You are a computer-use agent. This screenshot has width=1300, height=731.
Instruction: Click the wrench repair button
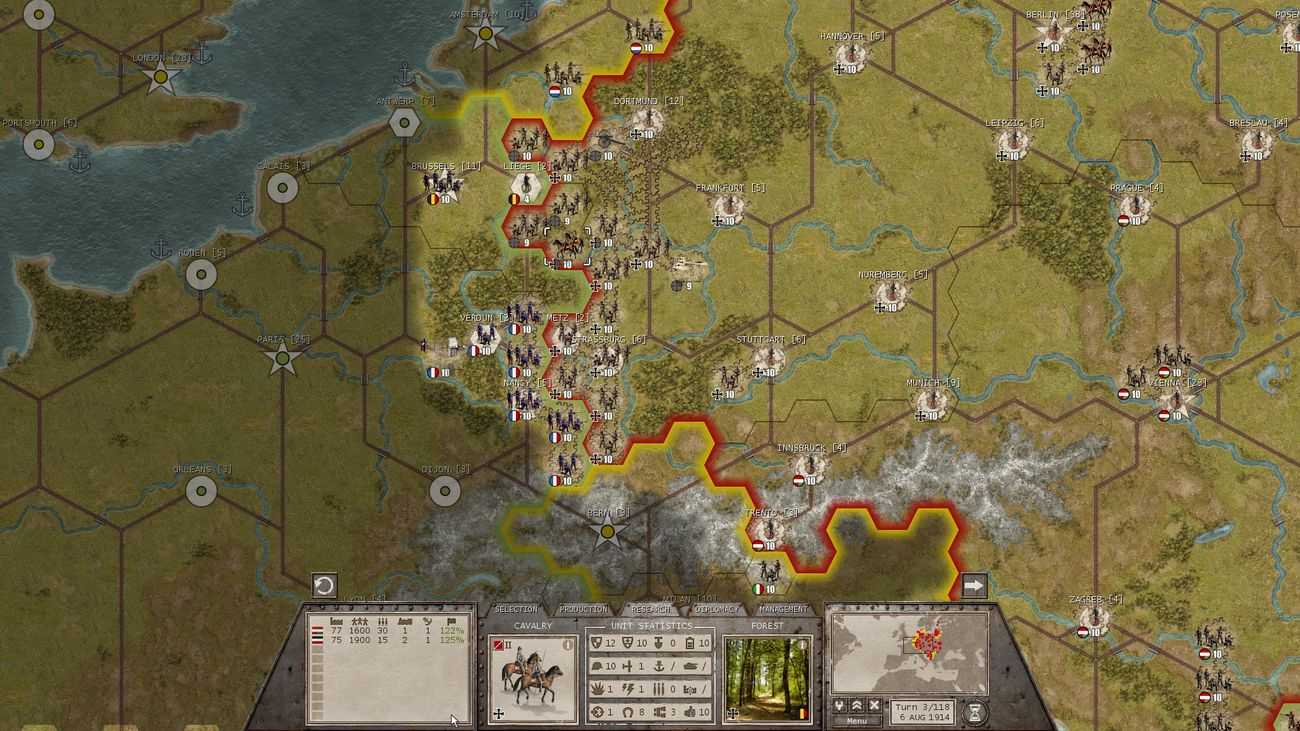click(839, 705)
